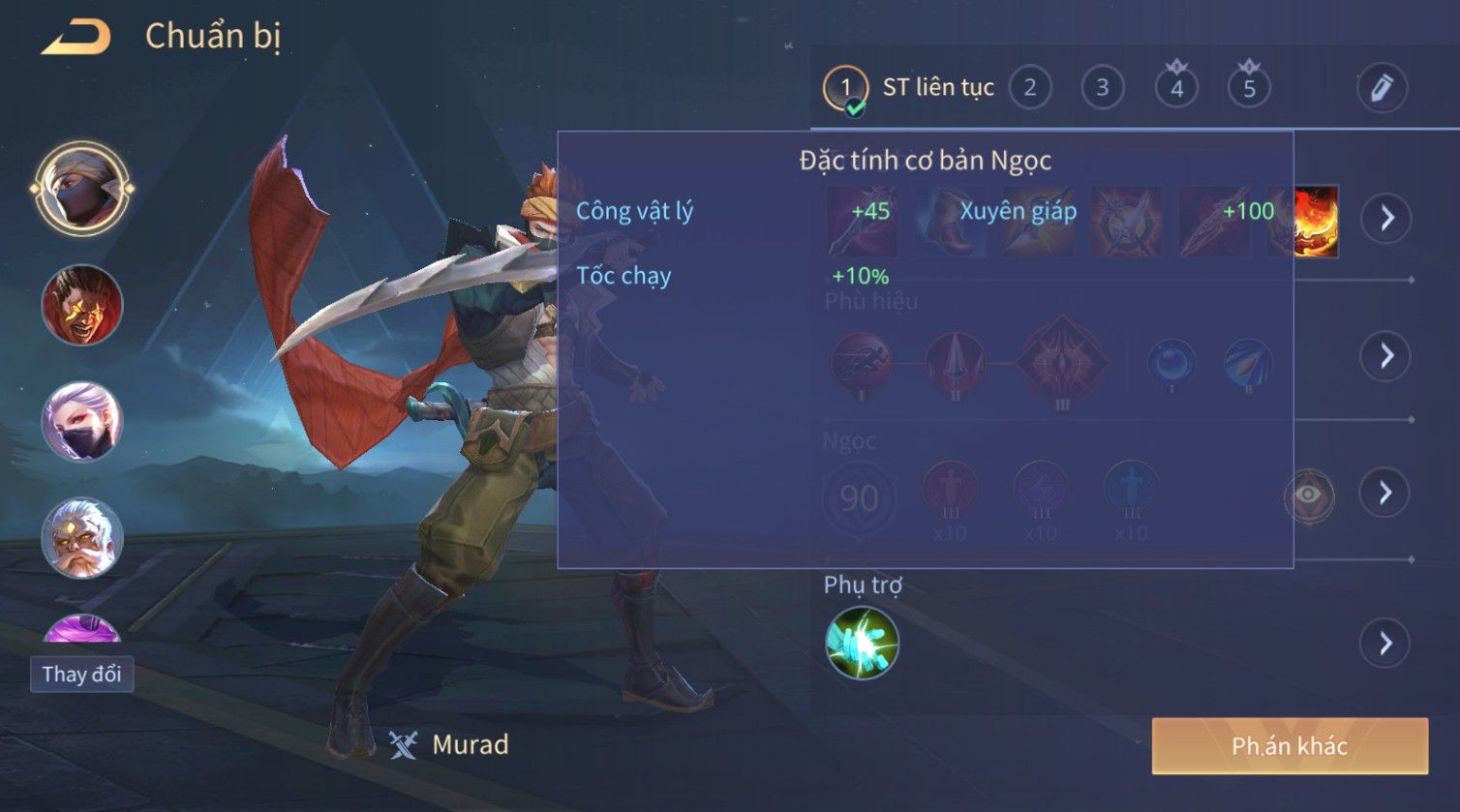Select the masked Murad hero portrait

click(82, 189)
